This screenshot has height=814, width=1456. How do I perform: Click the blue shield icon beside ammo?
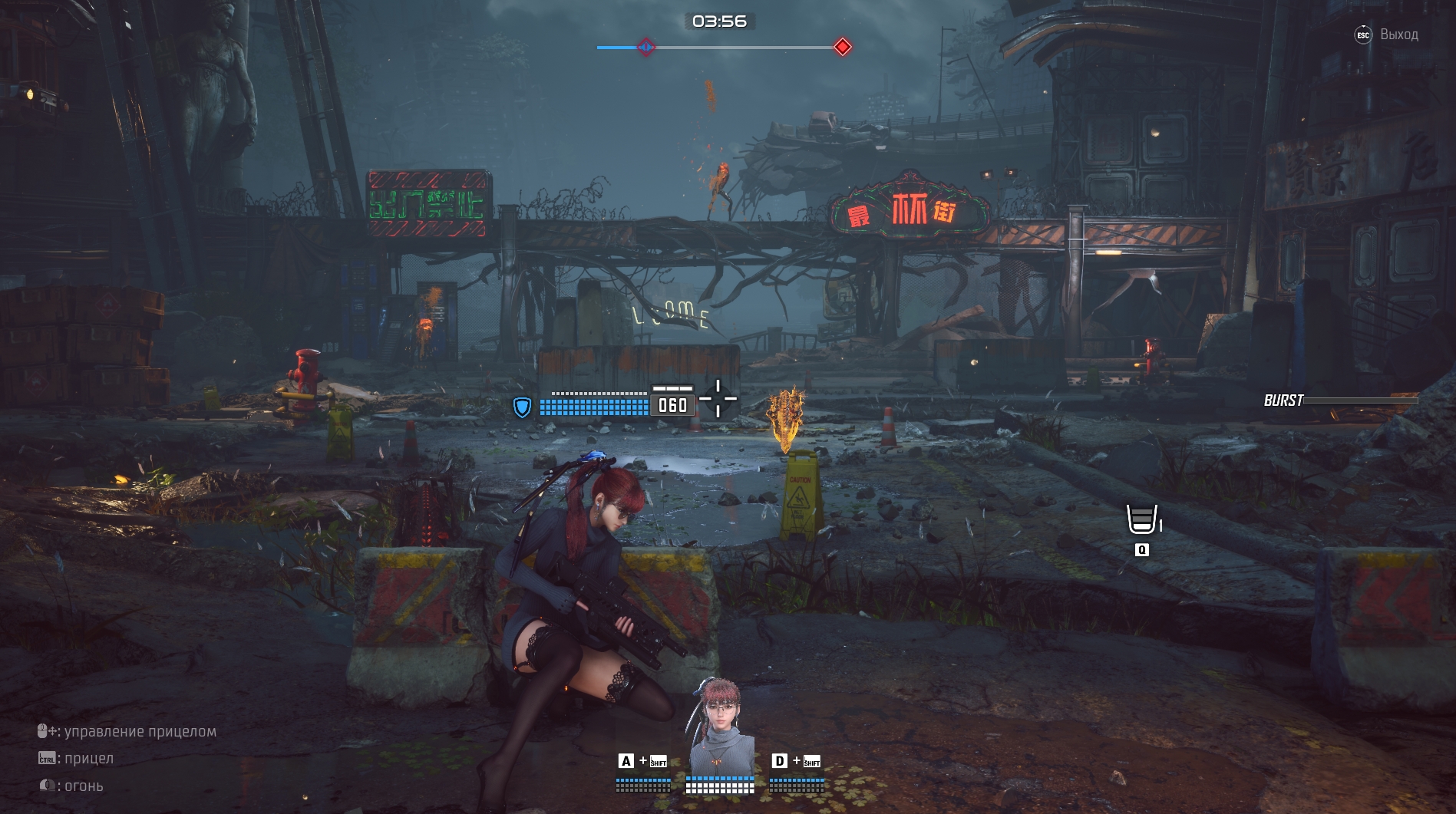coord(522,407)
